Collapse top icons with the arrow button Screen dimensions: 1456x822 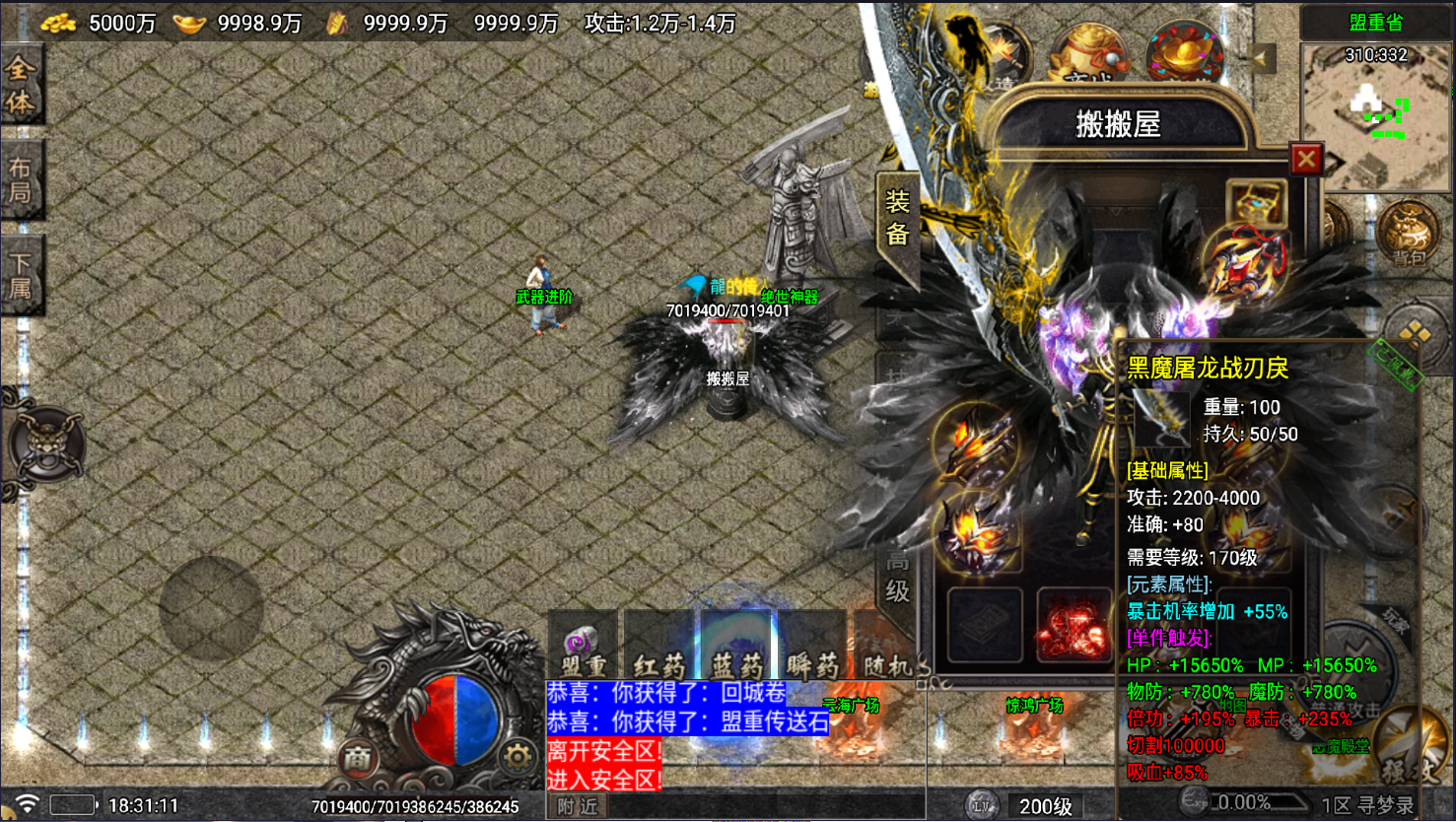1262,58
